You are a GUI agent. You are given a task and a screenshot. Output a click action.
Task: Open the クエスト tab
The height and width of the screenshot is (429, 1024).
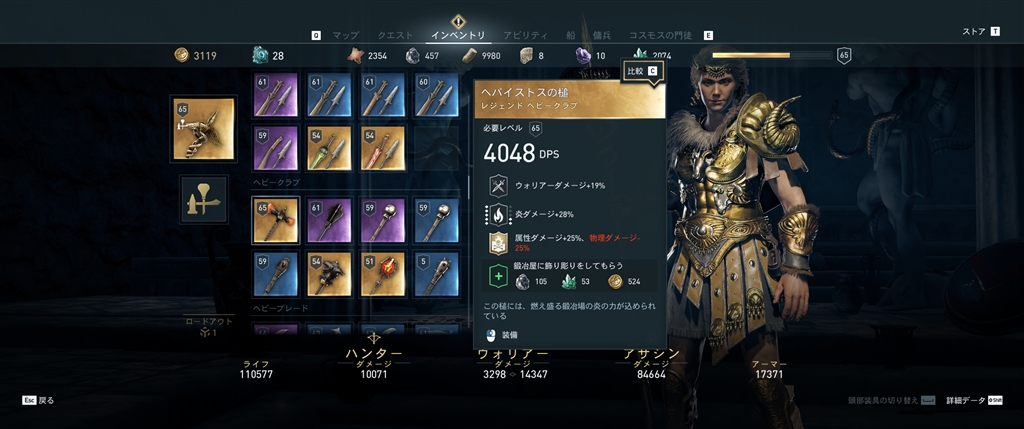395,35
